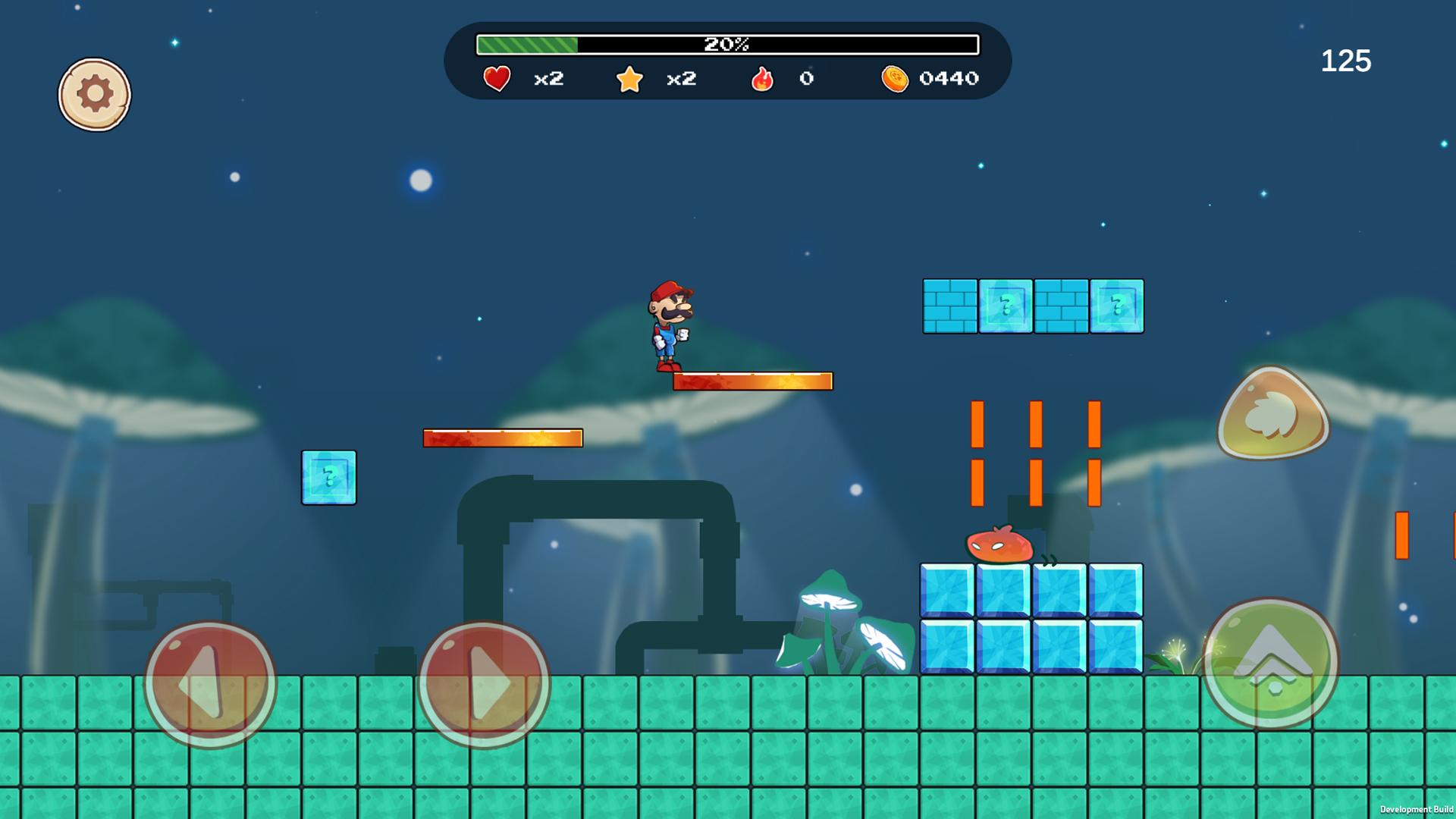Click the heart lives icon
The image size is (1456, 819).
coord(495,78)
